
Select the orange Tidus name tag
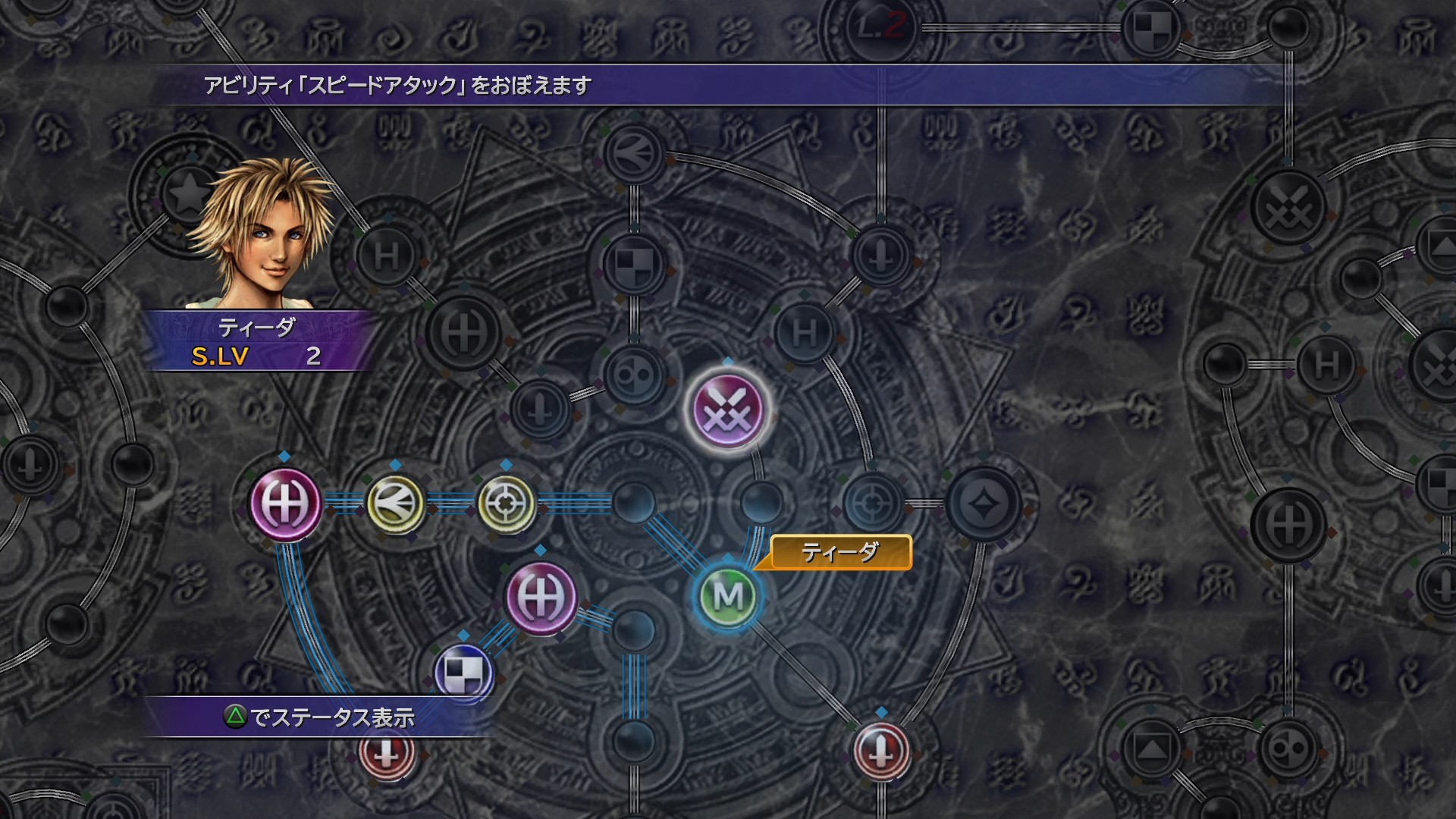[x=842, y=553]
